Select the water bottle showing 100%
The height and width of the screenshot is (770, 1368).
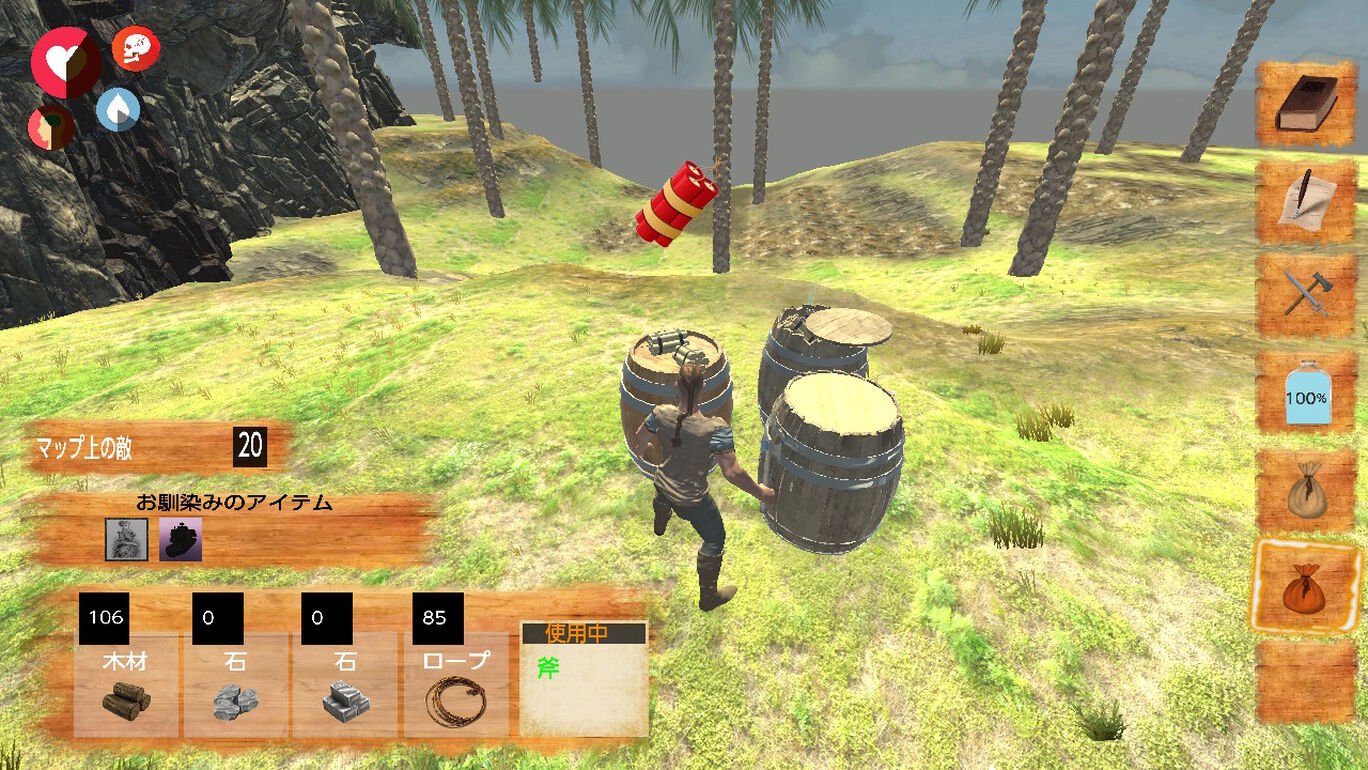point(1306,393)
